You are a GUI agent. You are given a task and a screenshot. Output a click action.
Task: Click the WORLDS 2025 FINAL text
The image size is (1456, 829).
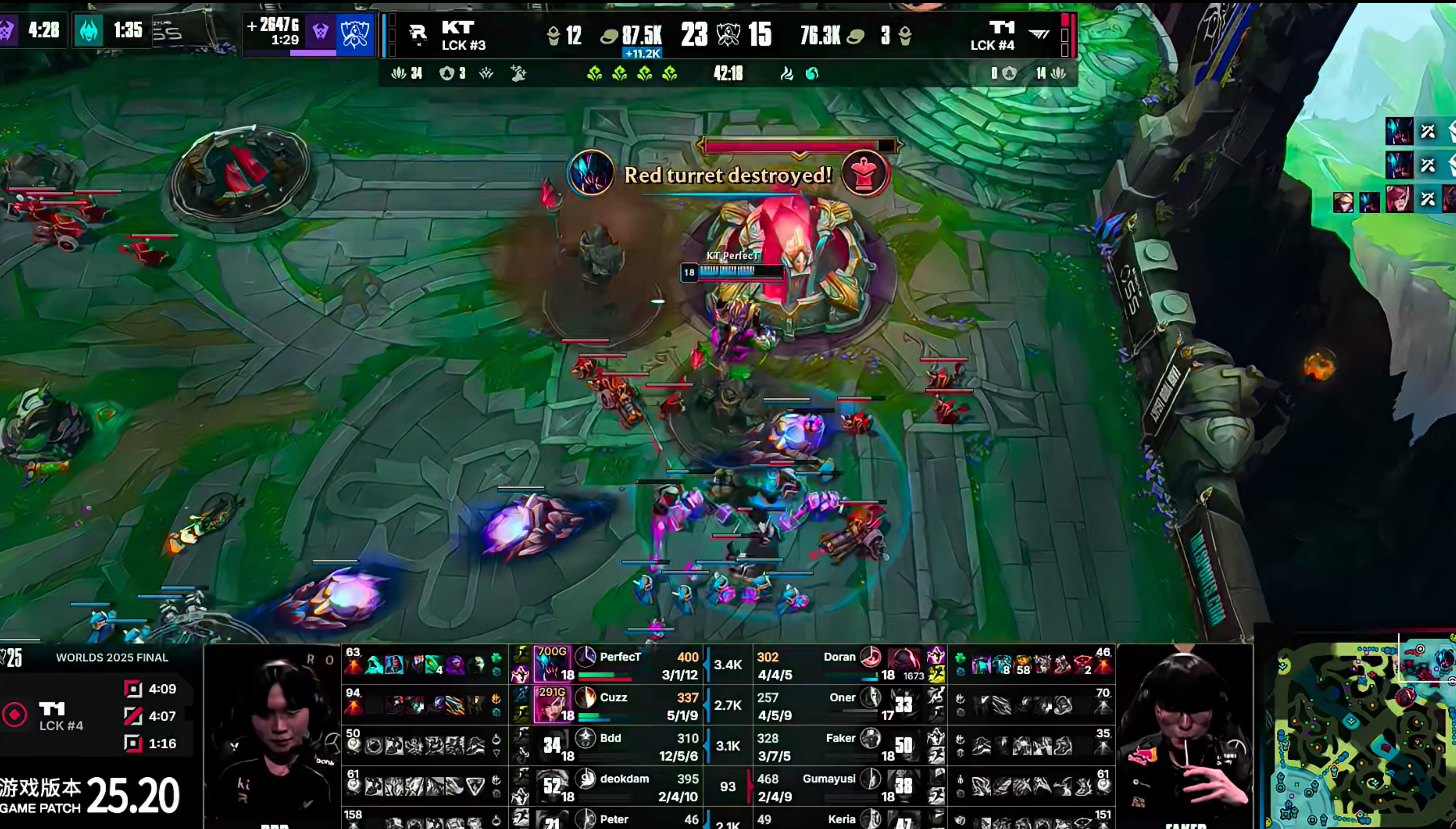112,657
